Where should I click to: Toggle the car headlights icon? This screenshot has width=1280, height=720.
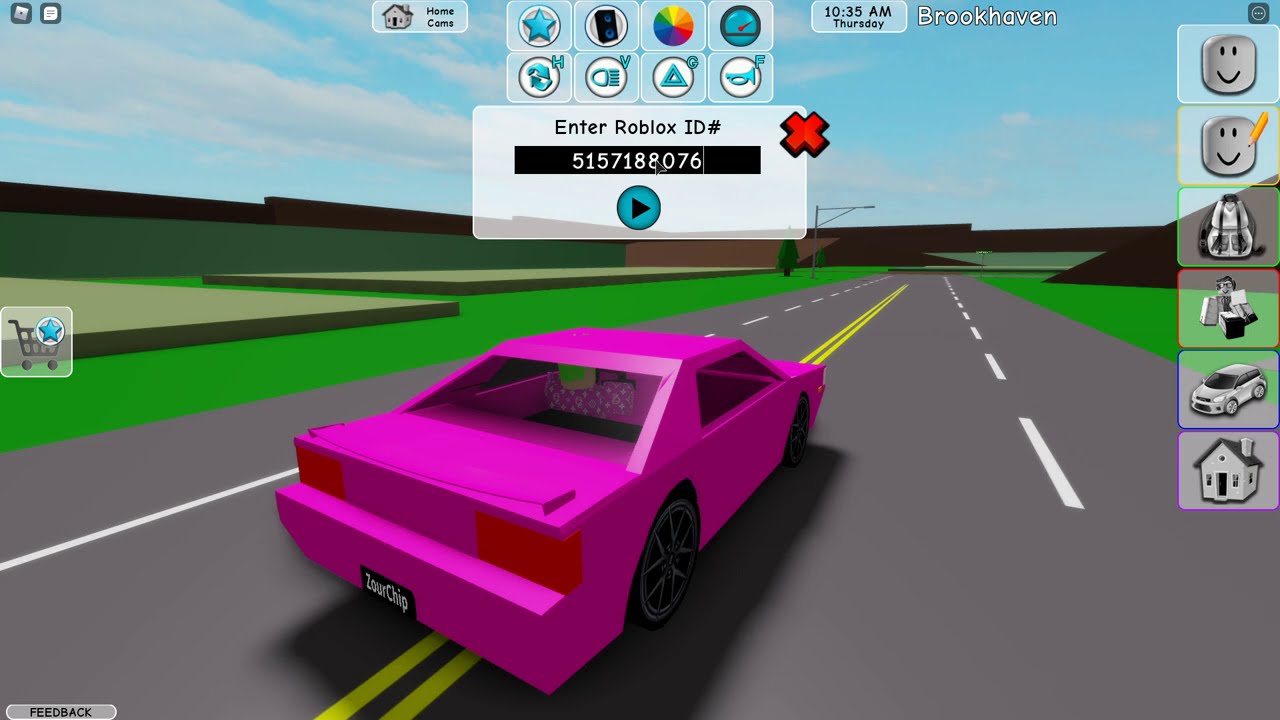pos(606,78)
